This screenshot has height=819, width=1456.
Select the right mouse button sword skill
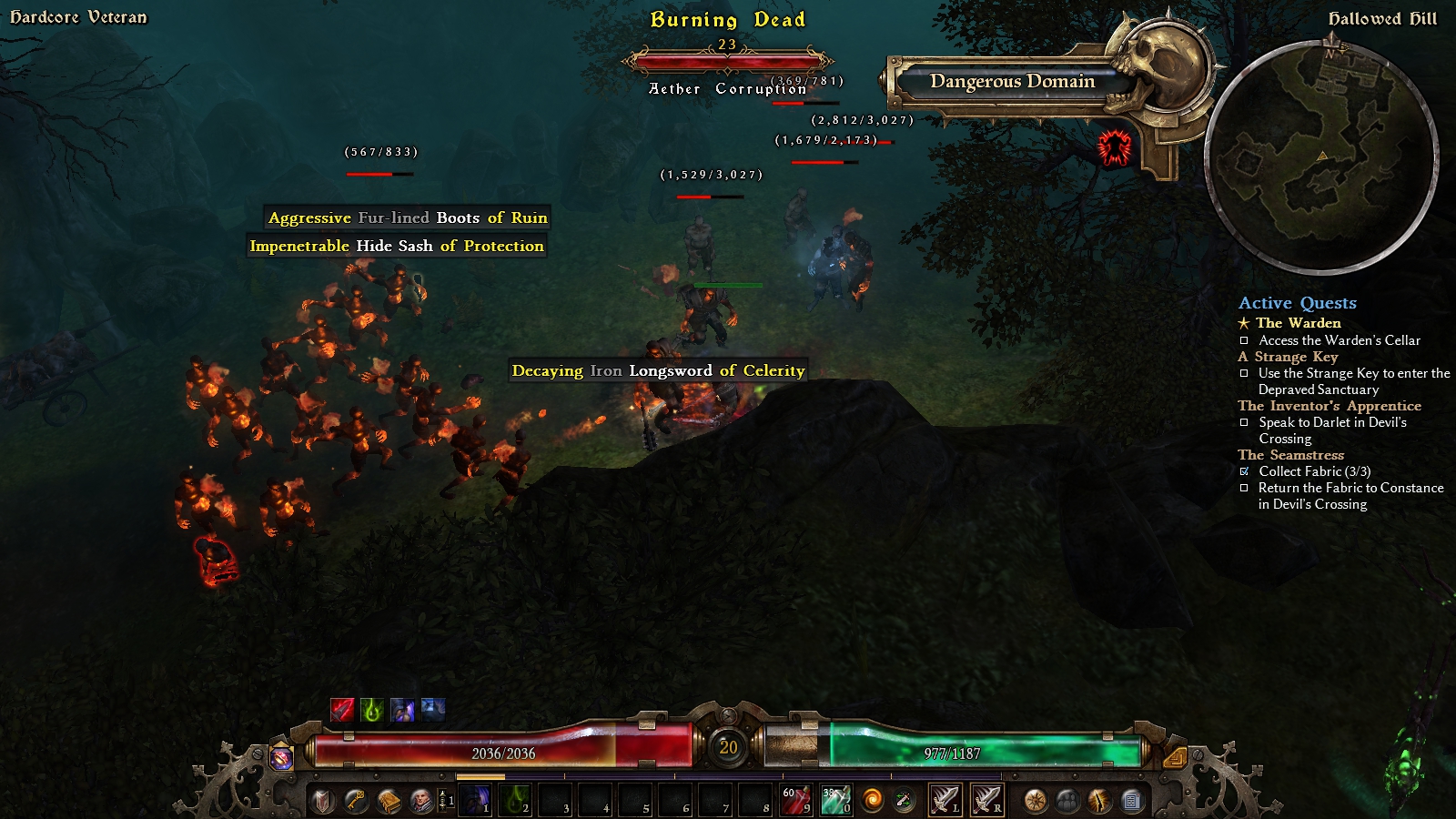986,801
